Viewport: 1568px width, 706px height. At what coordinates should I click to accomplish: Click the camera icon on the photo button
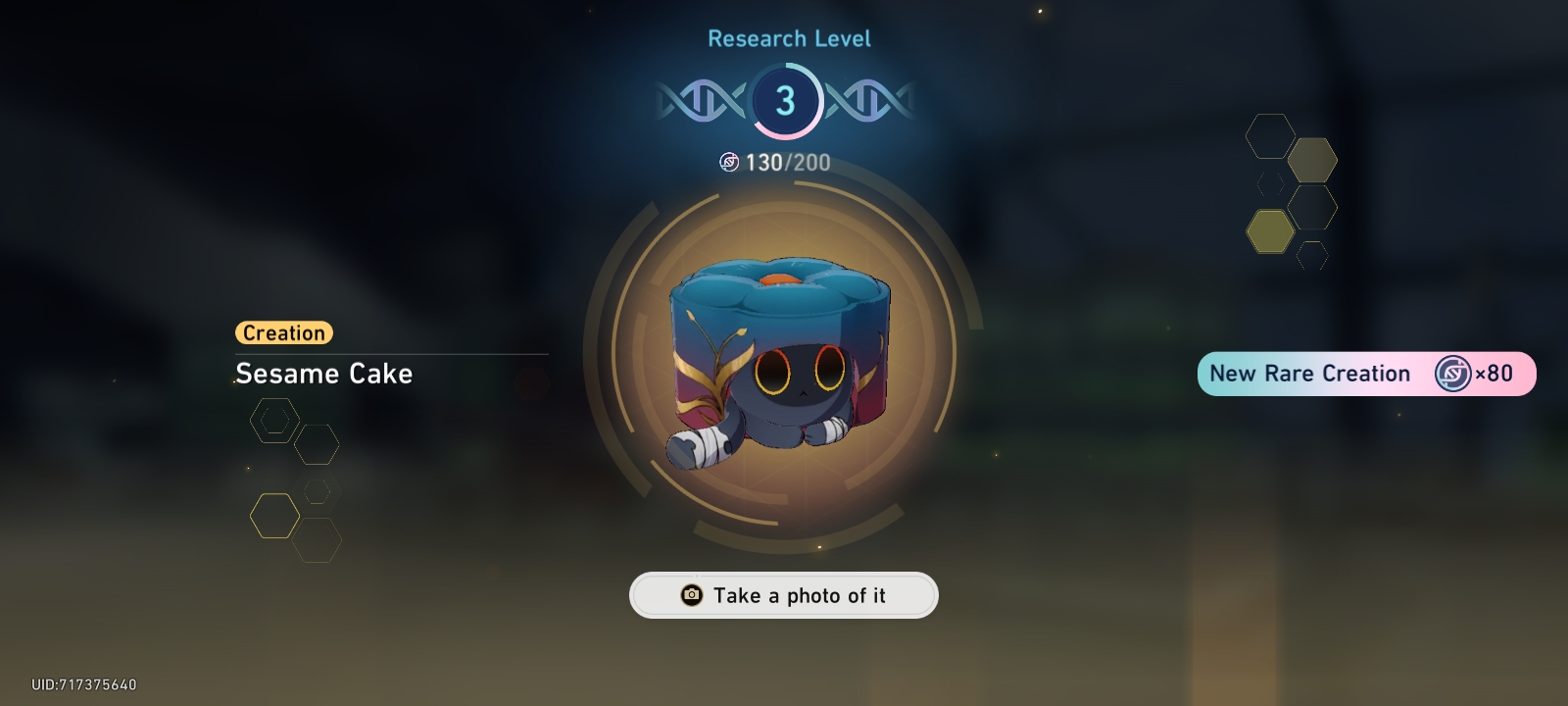pyautogui.click(x=692, y=595)
